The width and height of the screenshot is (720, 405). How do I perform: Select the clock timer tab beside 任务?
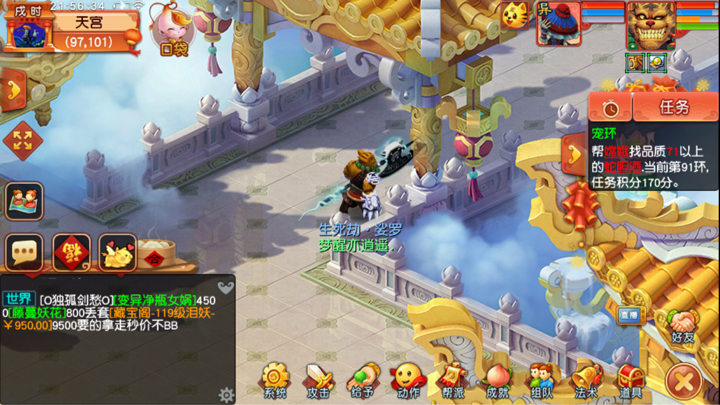click(x=610, y=107)
